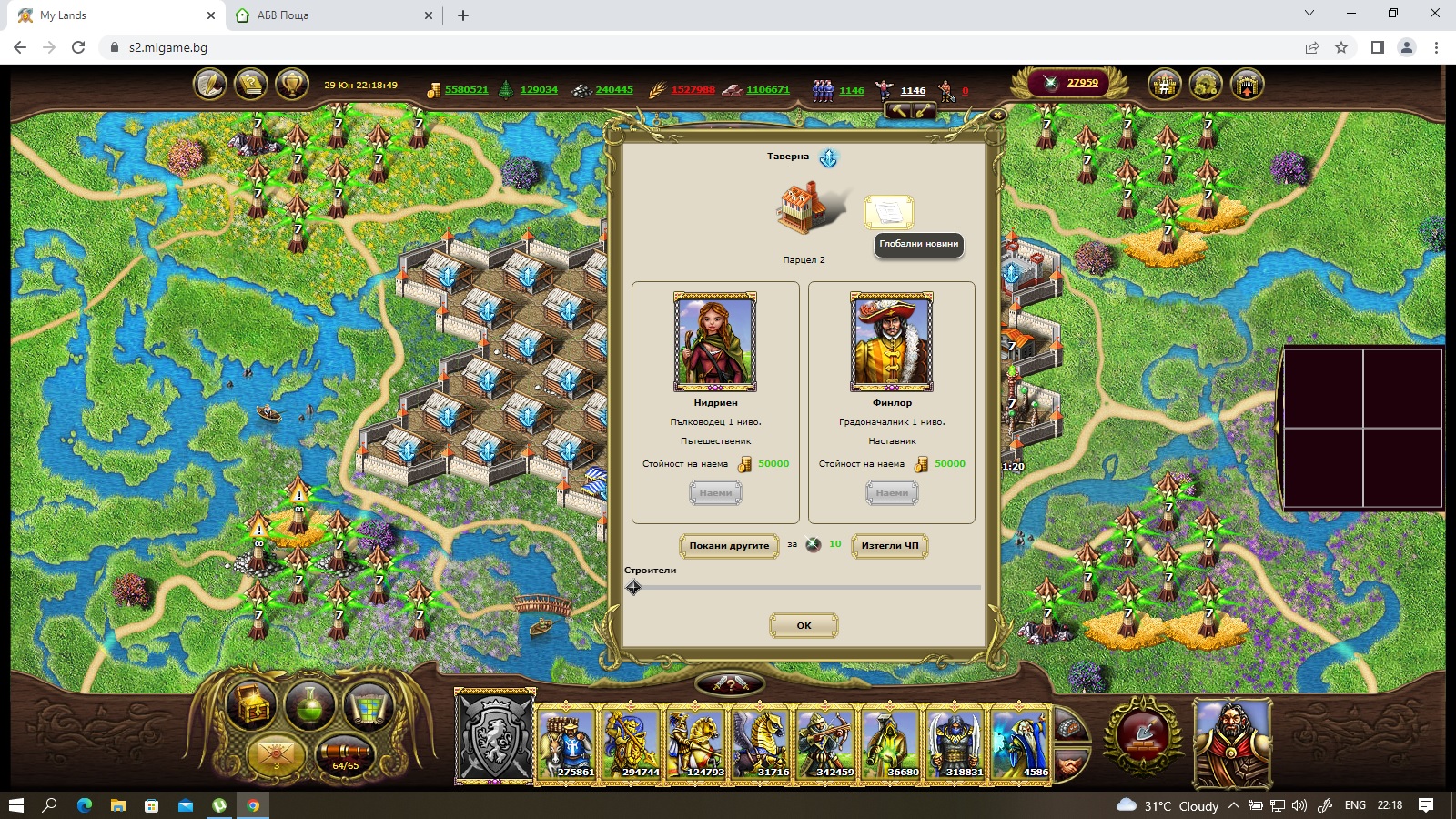The width and height of the screenshot is (1456, 819).
Task: Open the trophy rankings icon
Action: 291,85
